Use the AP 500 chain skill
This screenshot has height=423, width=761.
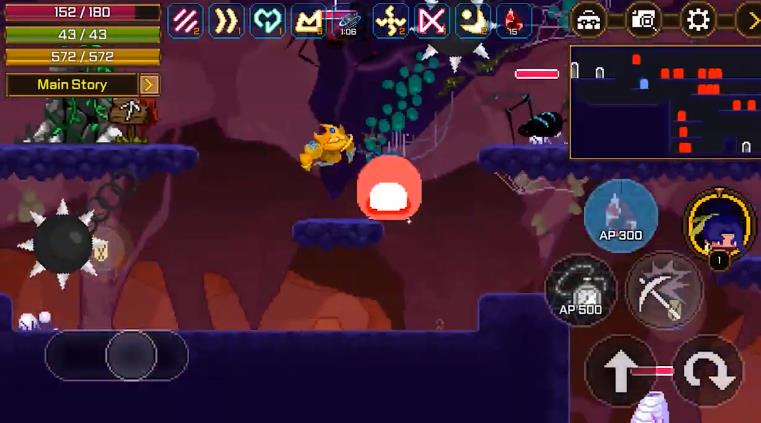(x=581, y=290)
